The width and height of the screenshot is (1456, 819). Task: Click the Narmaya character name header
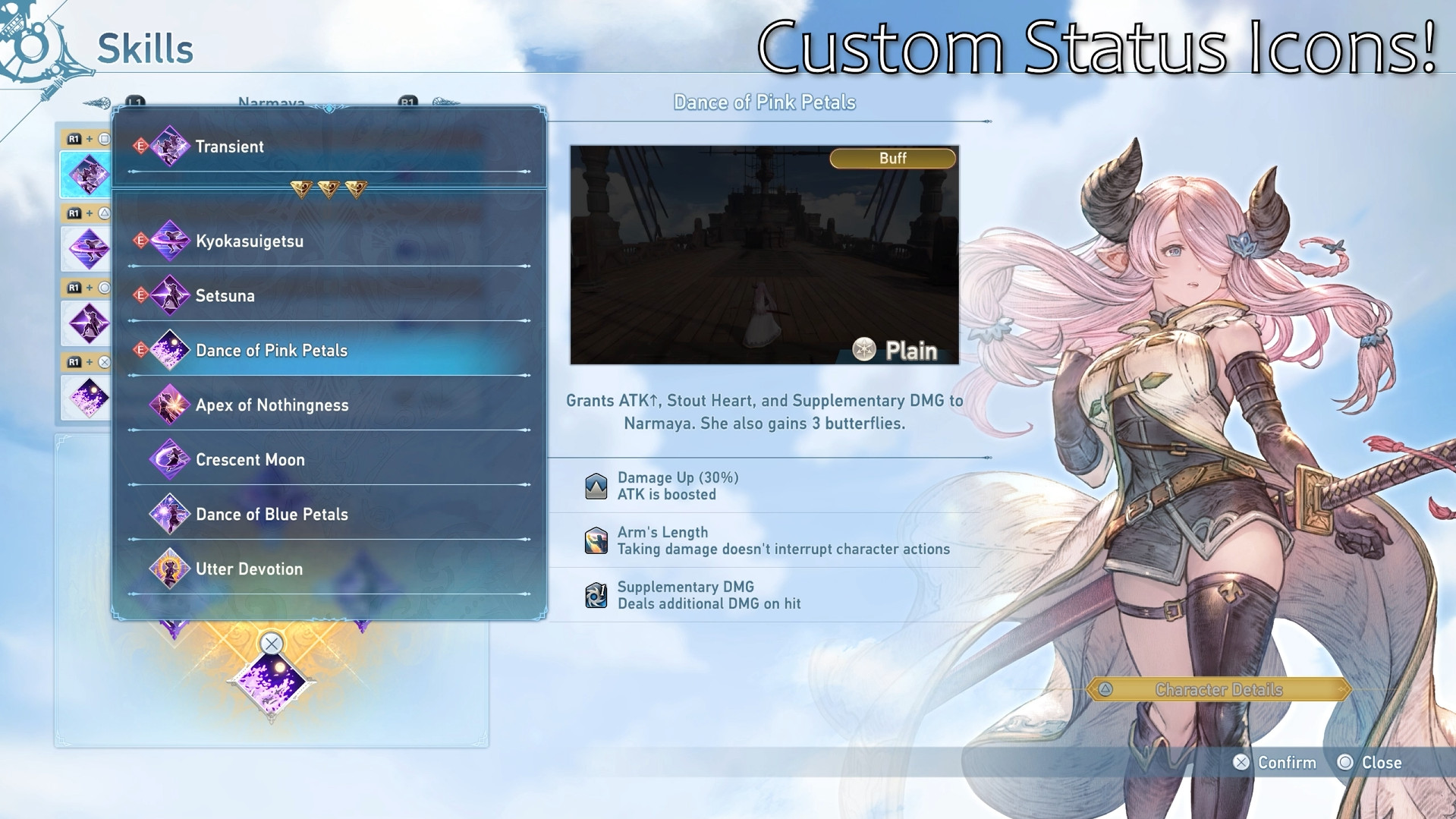pos(272,103)
